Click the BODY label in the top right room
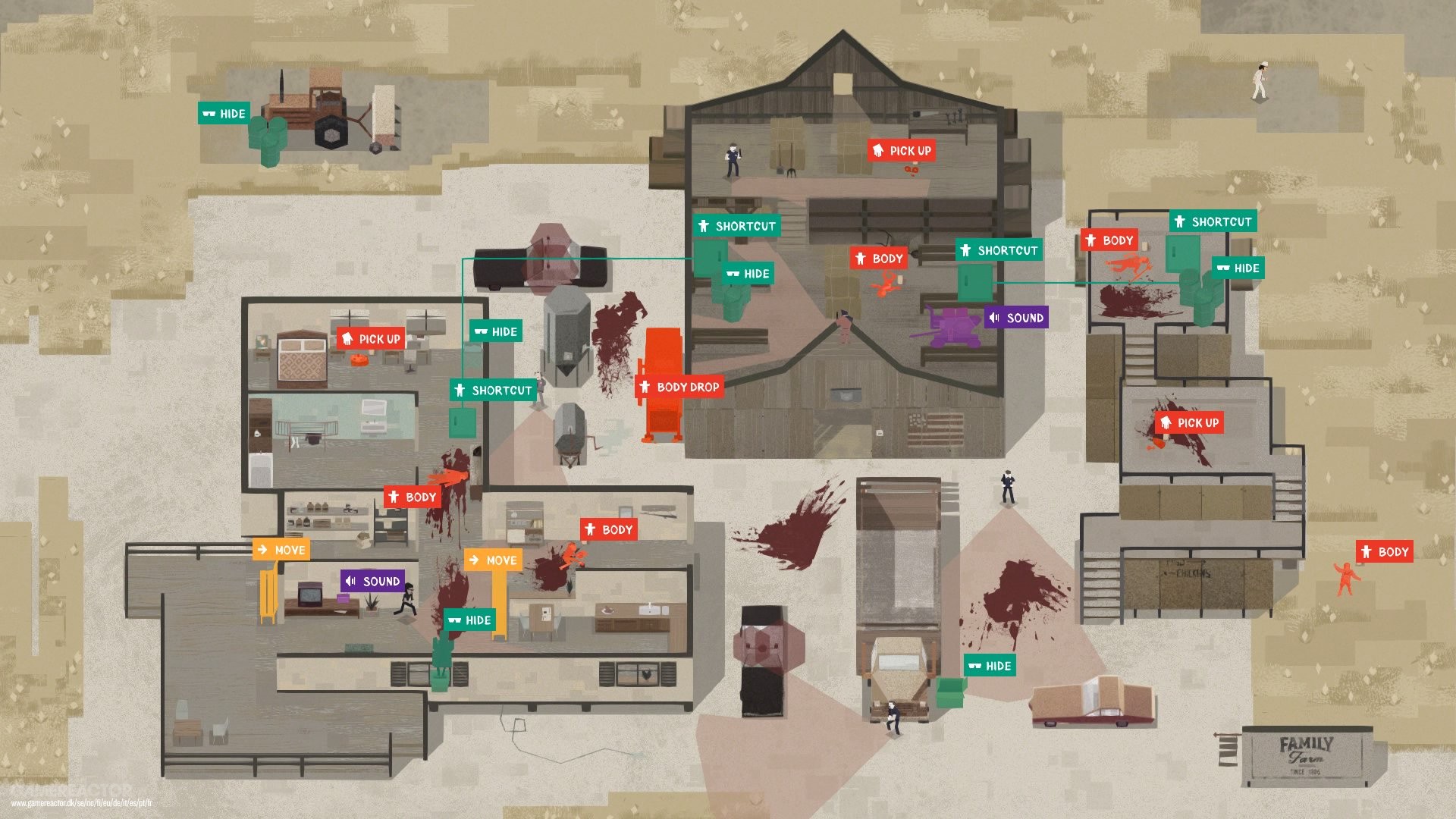This screenshot has height=819, width=1456. 1110,240
